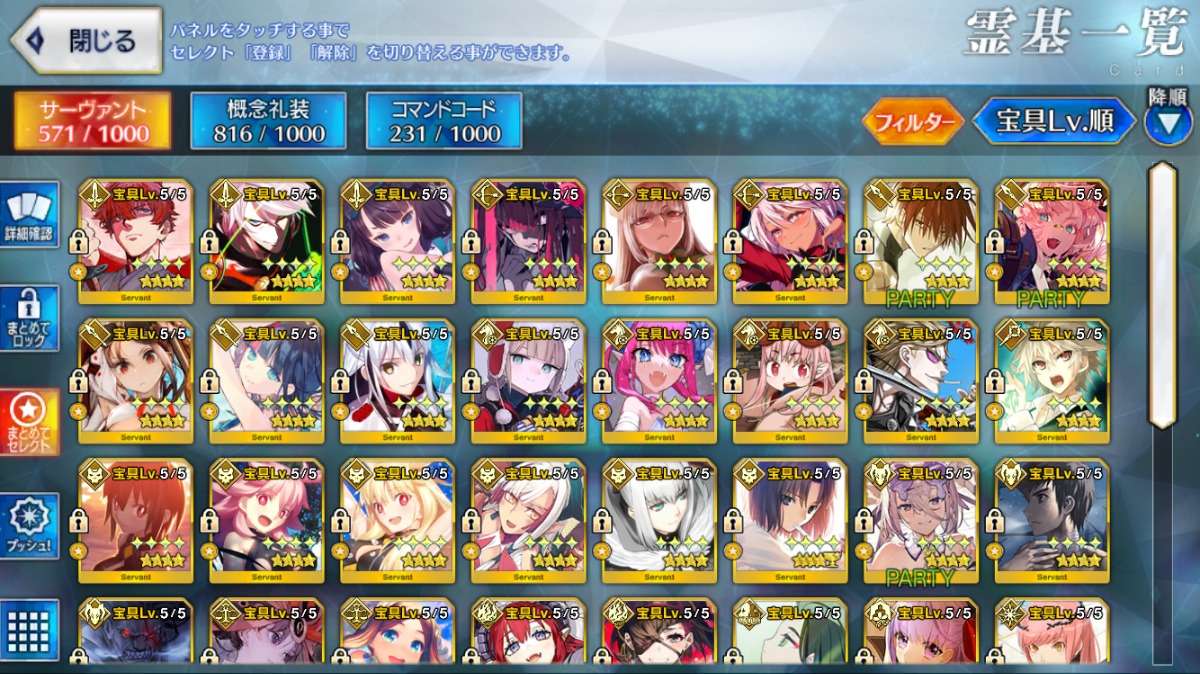Screen dimensions: 1200x674
Task: Switch to the サーヴァント tab
Action: [x=92, y=121]
